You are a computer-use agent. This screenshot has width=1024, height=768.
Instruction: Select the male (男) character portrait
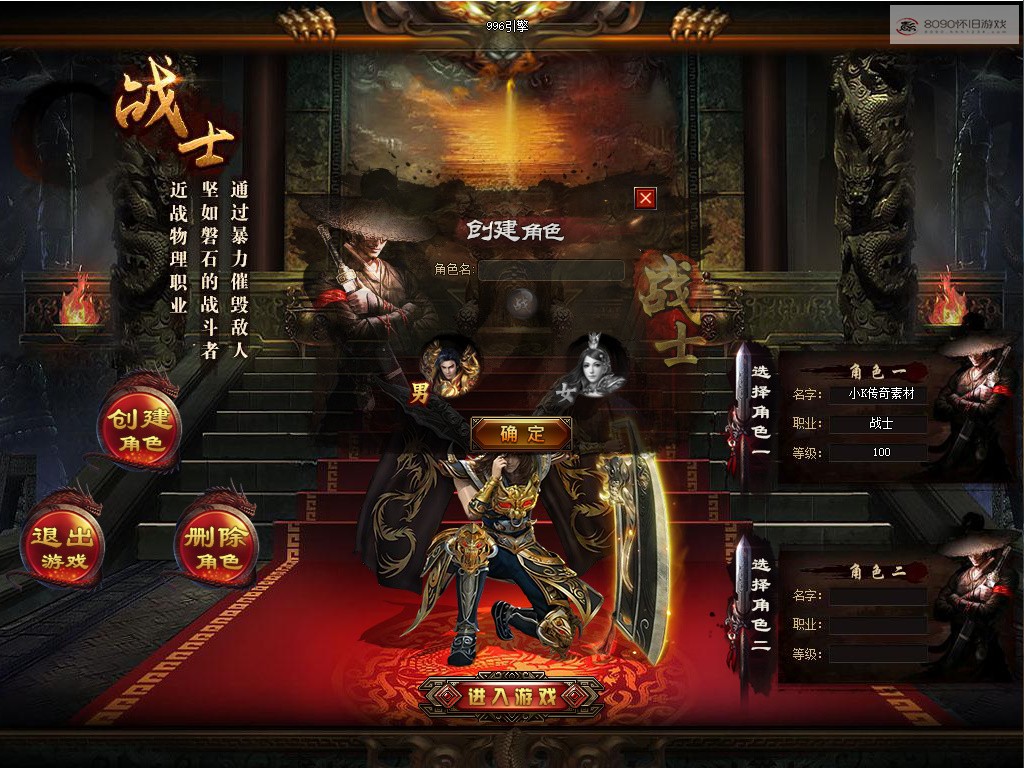450,367
